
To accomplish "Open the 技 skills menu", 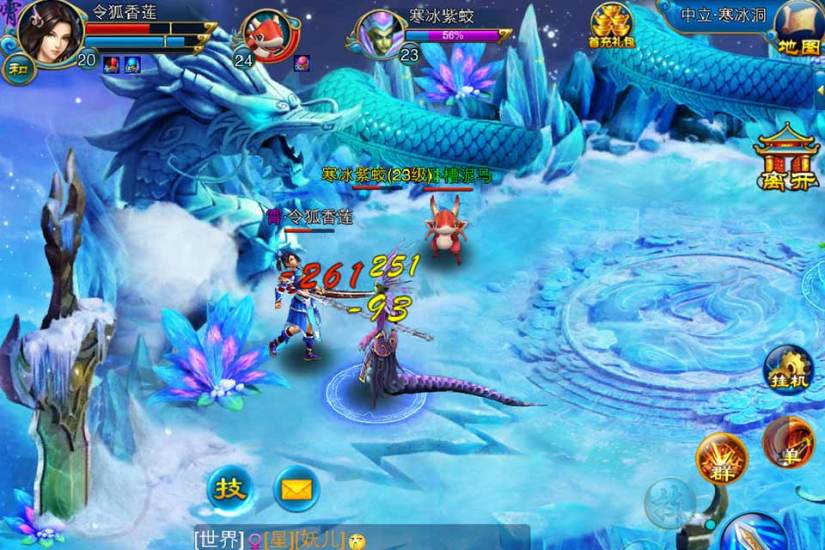I will click(x=230, y=489).
